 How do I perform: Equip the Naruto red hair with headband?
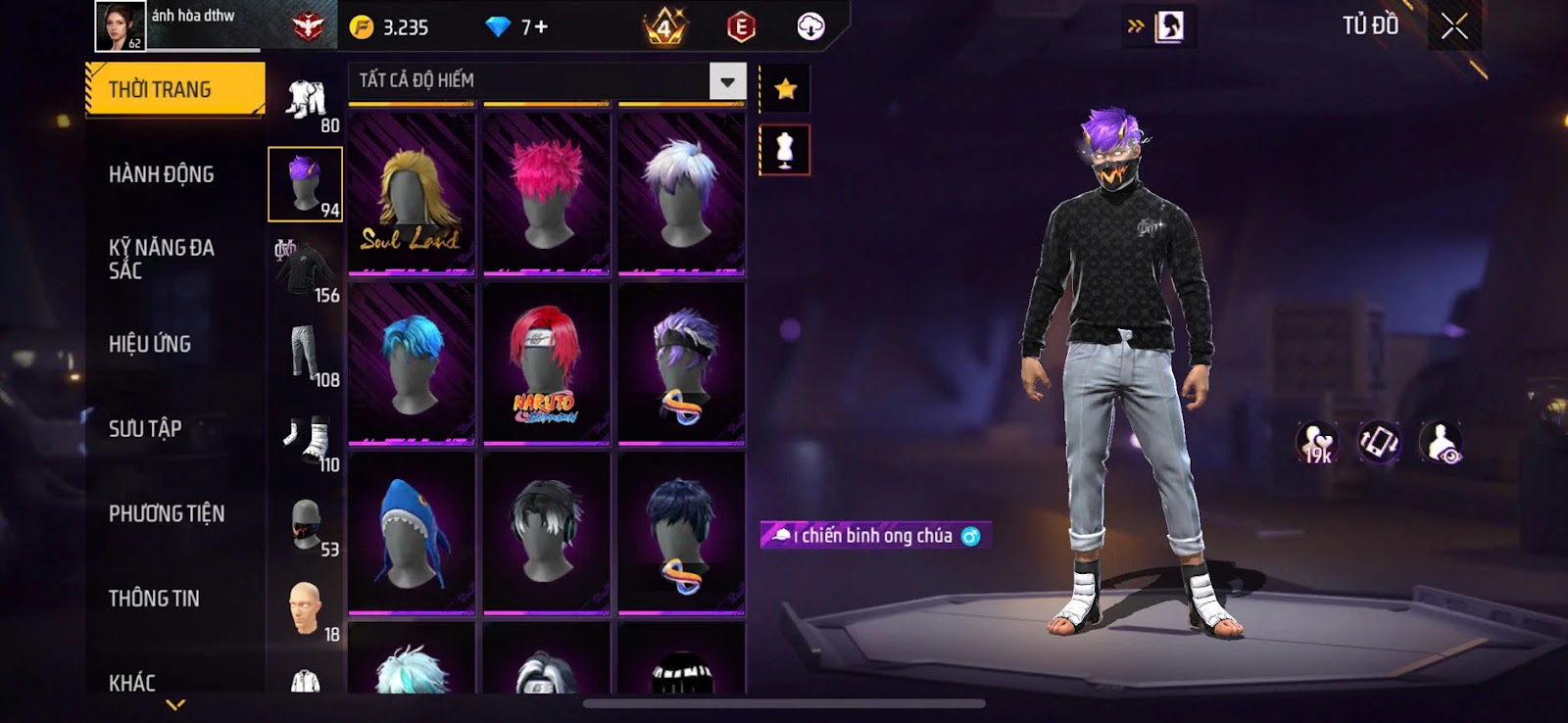click(547, 364)
